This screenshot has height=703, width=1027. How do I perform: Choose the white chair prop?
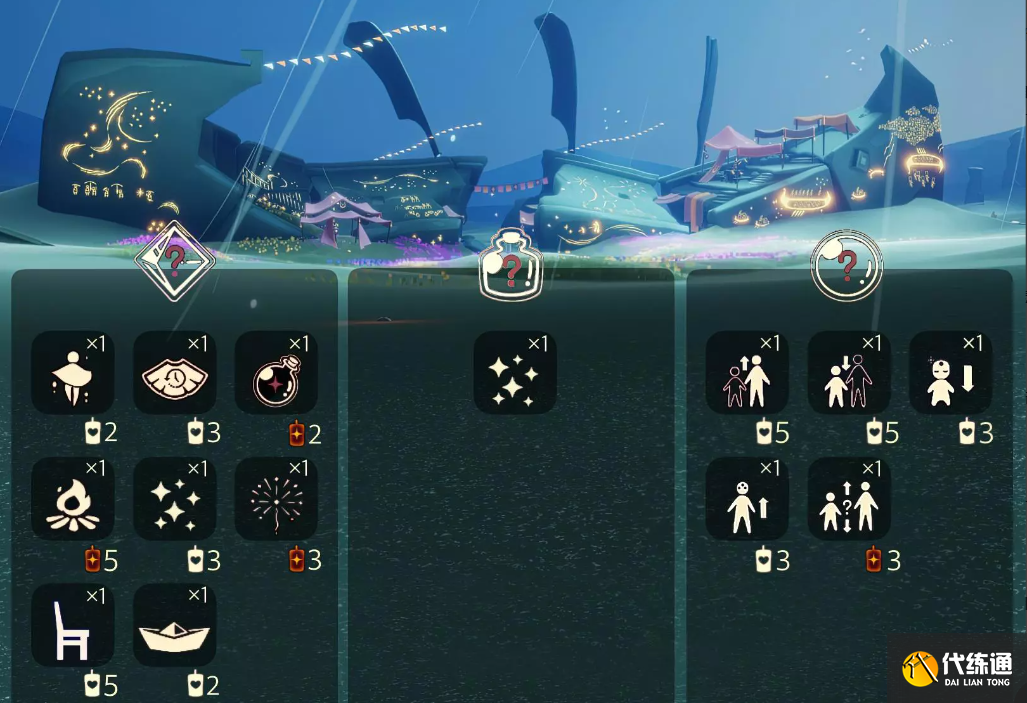click(72, 626)
